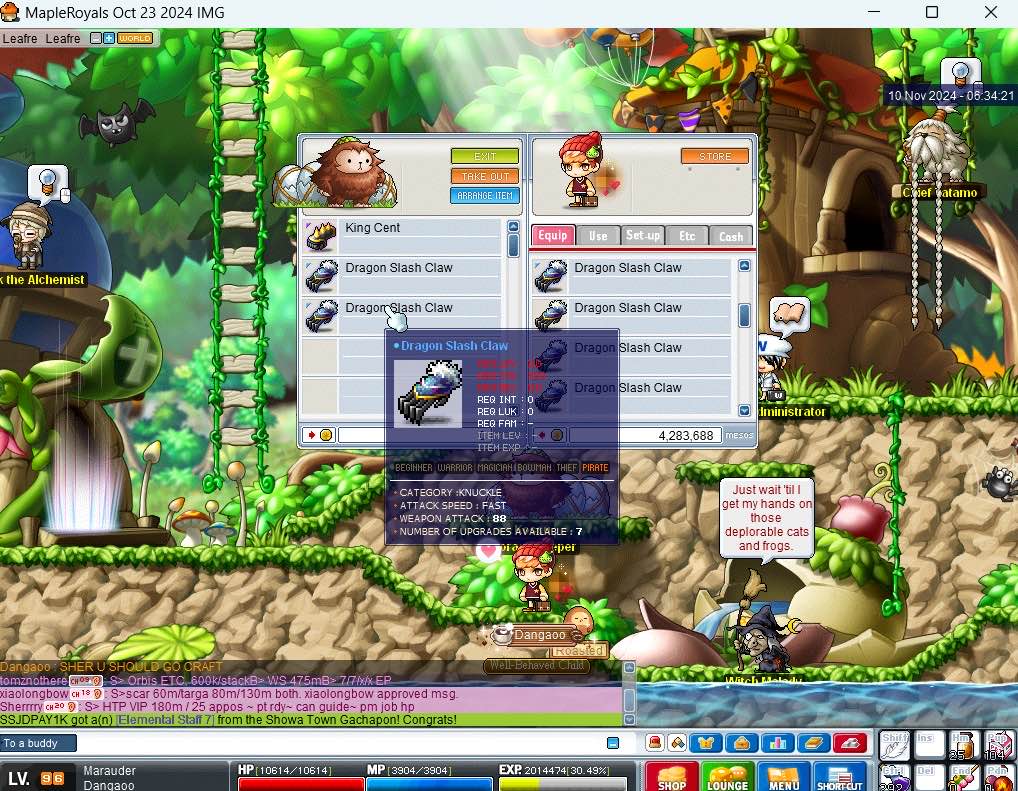Exit the storage window

pyautogui.click(x=485, y=157)
